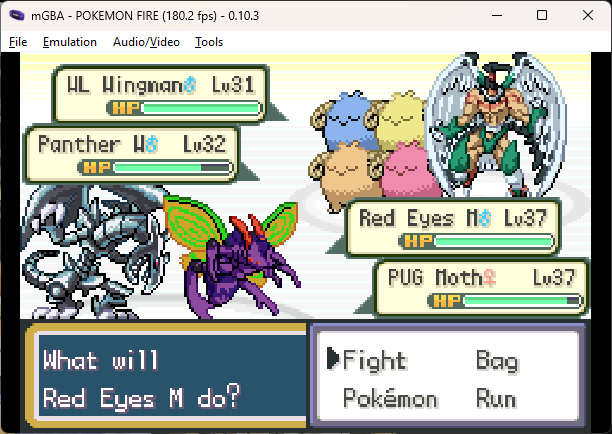The image size is (612, 434).
Task: Close the mGBA emulator window
Action: (588, 15)
